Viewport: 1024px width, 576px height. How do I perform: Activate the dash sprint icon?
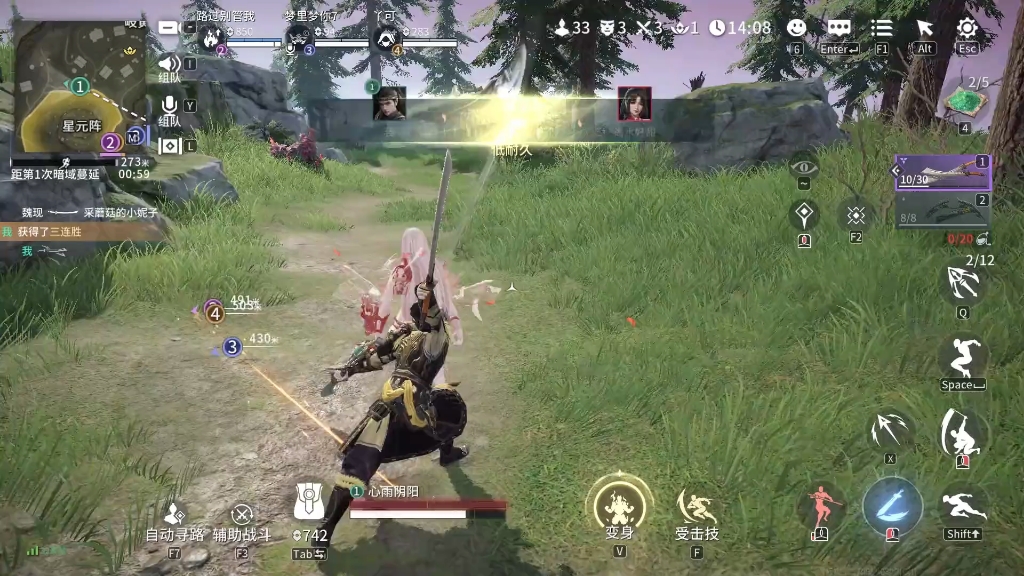coord(964,507)
